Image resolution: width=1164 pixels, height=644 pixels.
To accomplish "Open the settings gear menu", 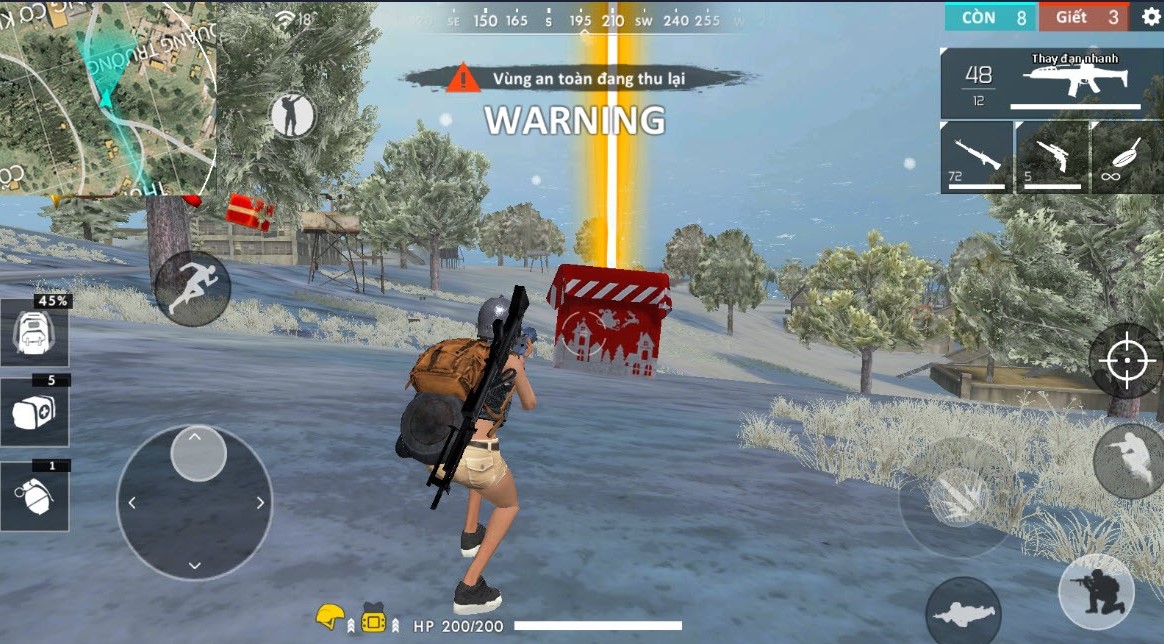I will 1151,17.
